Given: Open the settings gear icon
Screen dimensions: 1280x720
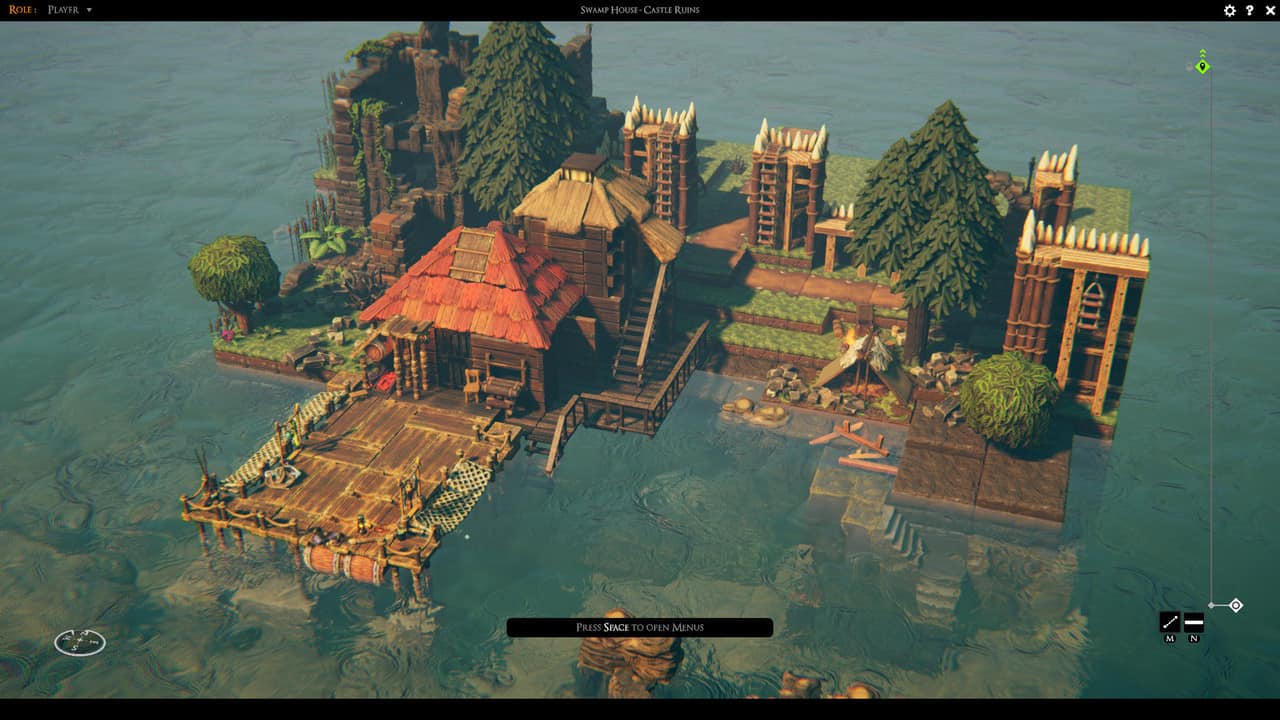Looking at the screenshot, I should 1229,10.
